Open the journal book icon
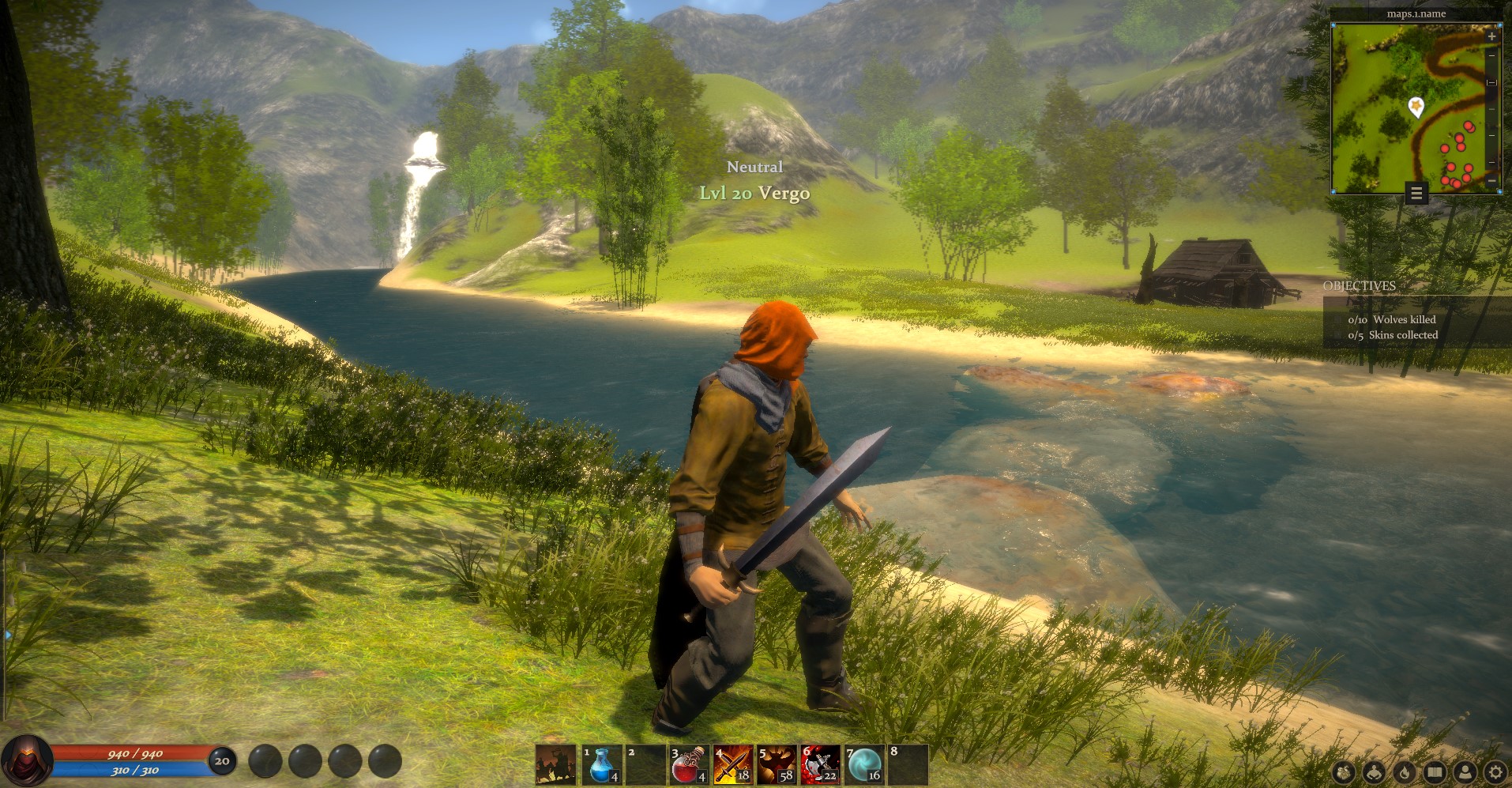The image size is (1512, 788). (1435, 772)
